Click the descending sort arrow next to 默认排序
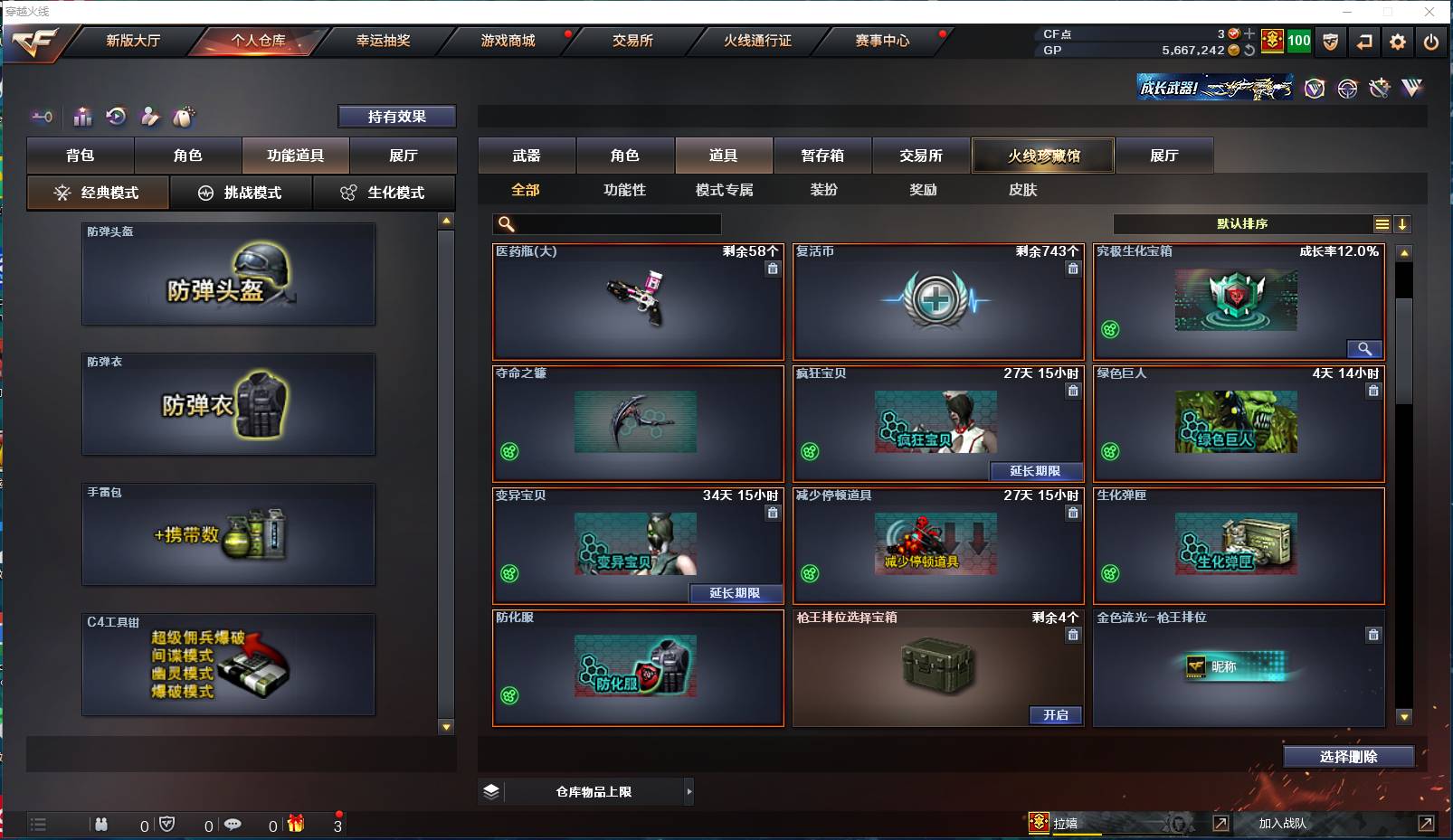The width and height of the screenshot is (1453, 840). (1403, 223)
